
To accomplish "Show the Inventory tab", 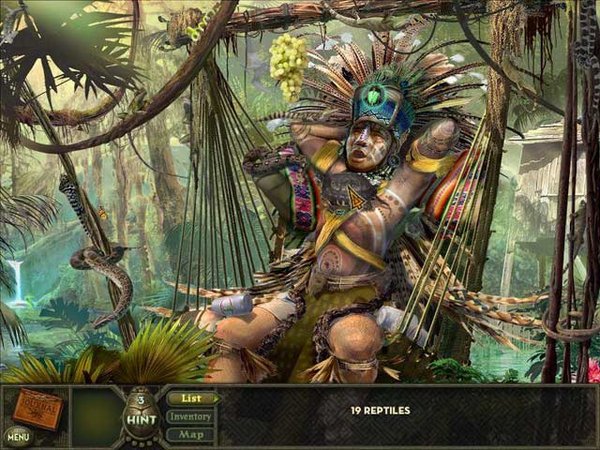I will [190, 416].
